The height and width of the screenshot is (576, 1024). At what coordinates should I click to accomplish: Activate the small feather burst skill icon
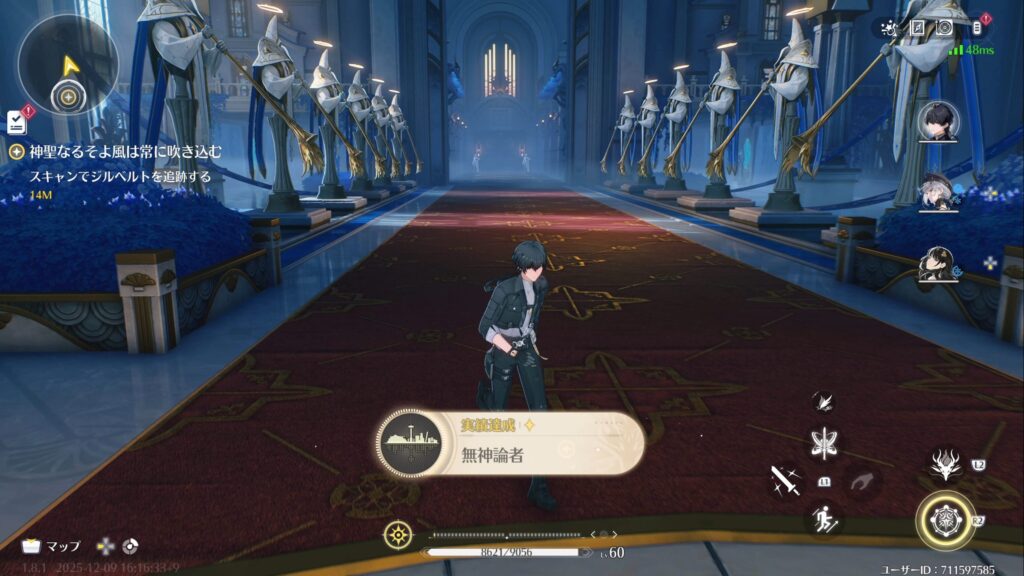coord(825,401)
